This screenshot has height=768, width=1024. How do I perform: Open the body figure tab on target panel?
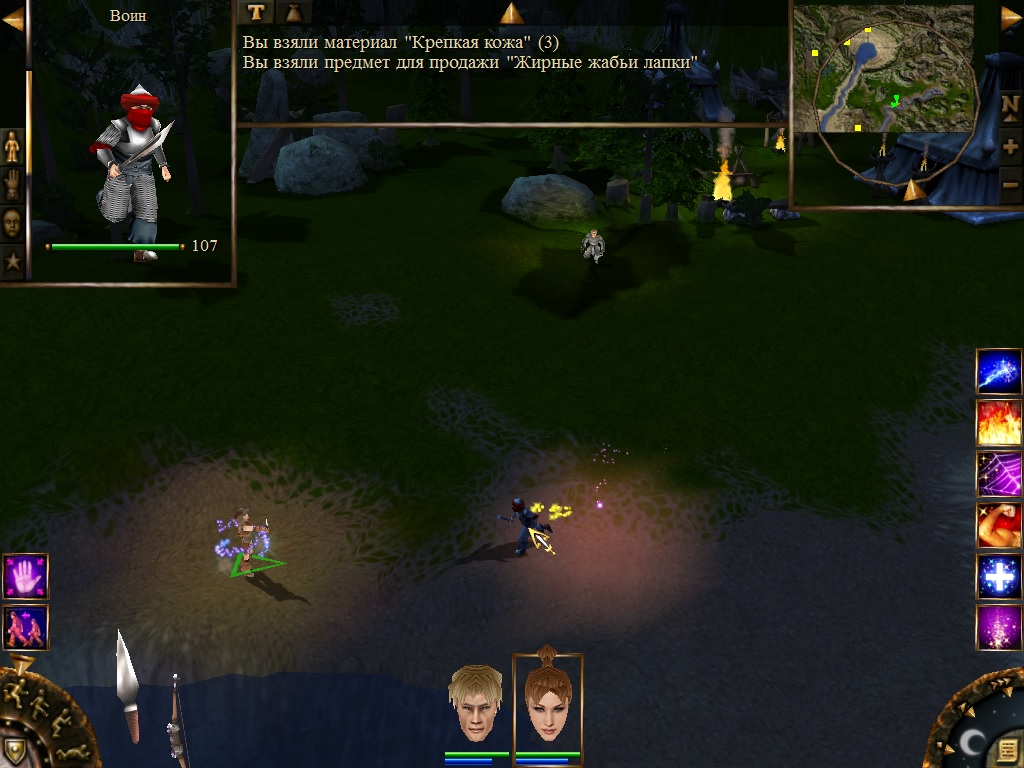(13, 146)
